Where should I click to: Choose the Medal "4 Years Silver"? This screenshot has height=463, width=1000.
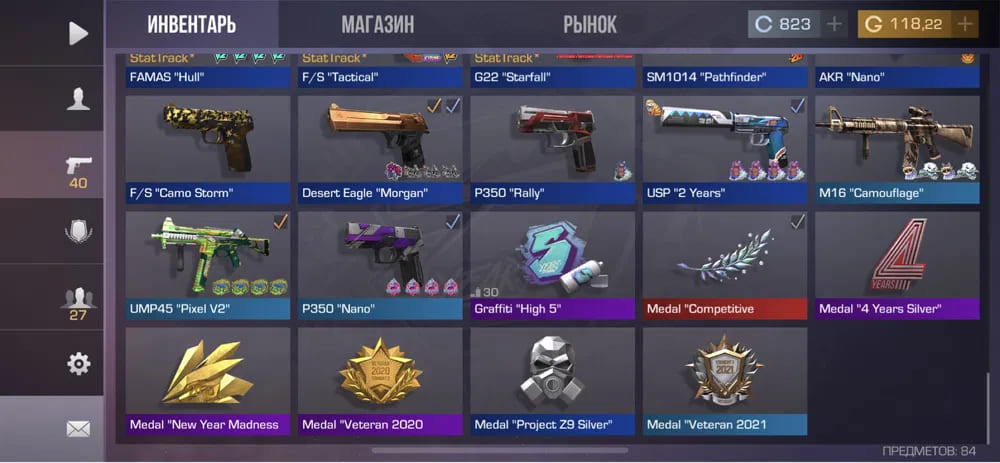tap(897, 264)
